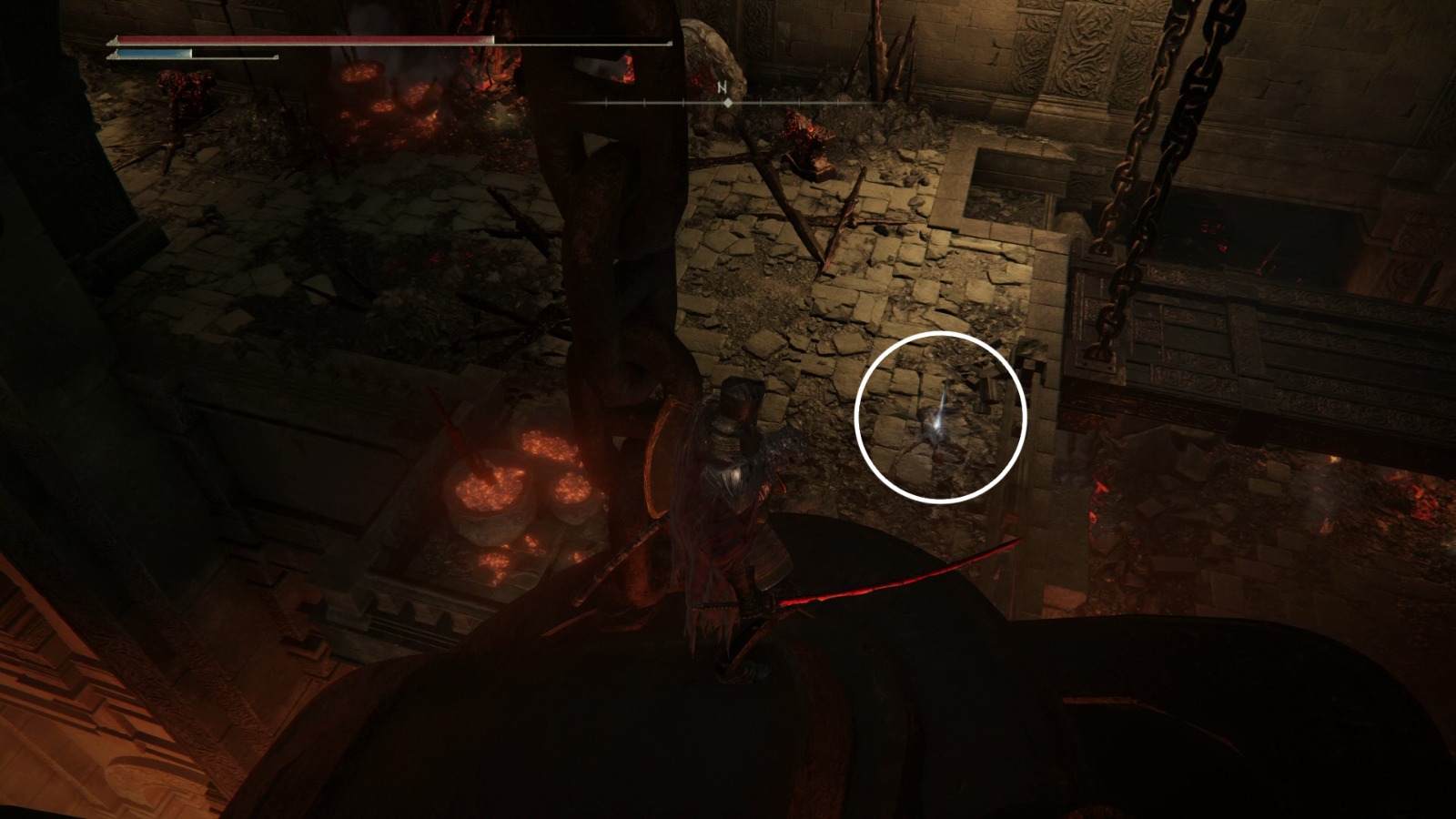1456x819 pixels.
Task: Click the N marker on the compass
Action: [722, 86]
